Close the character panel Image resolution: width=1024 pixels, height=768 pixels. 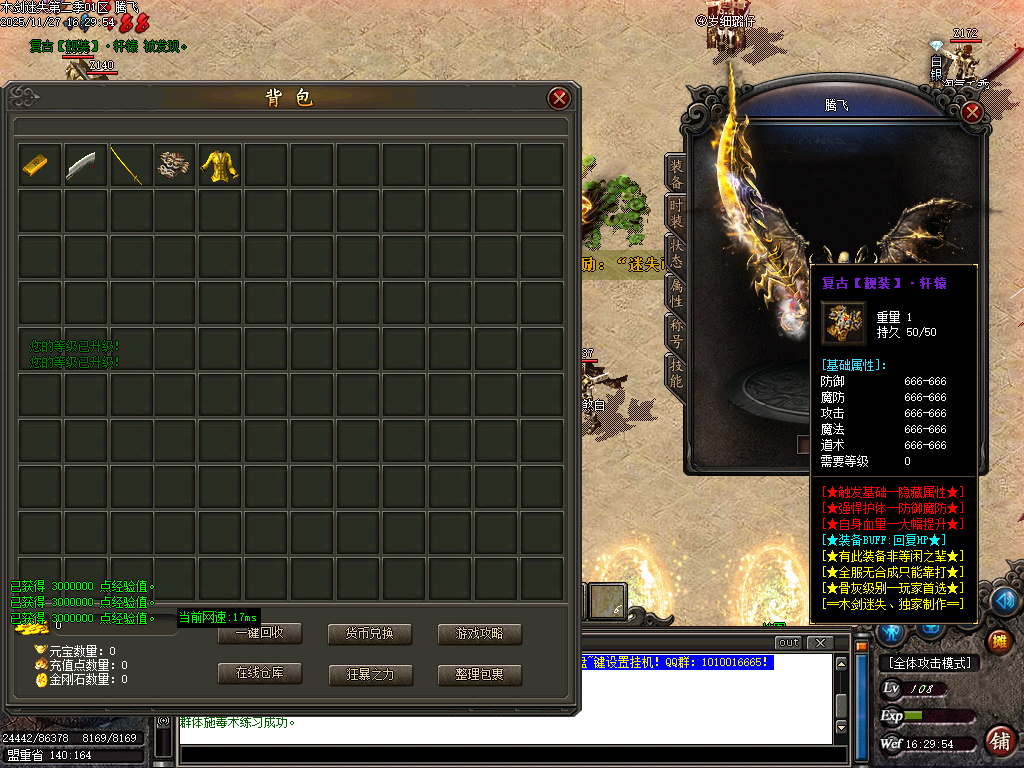pyautogui.click(x=971, y=113)
